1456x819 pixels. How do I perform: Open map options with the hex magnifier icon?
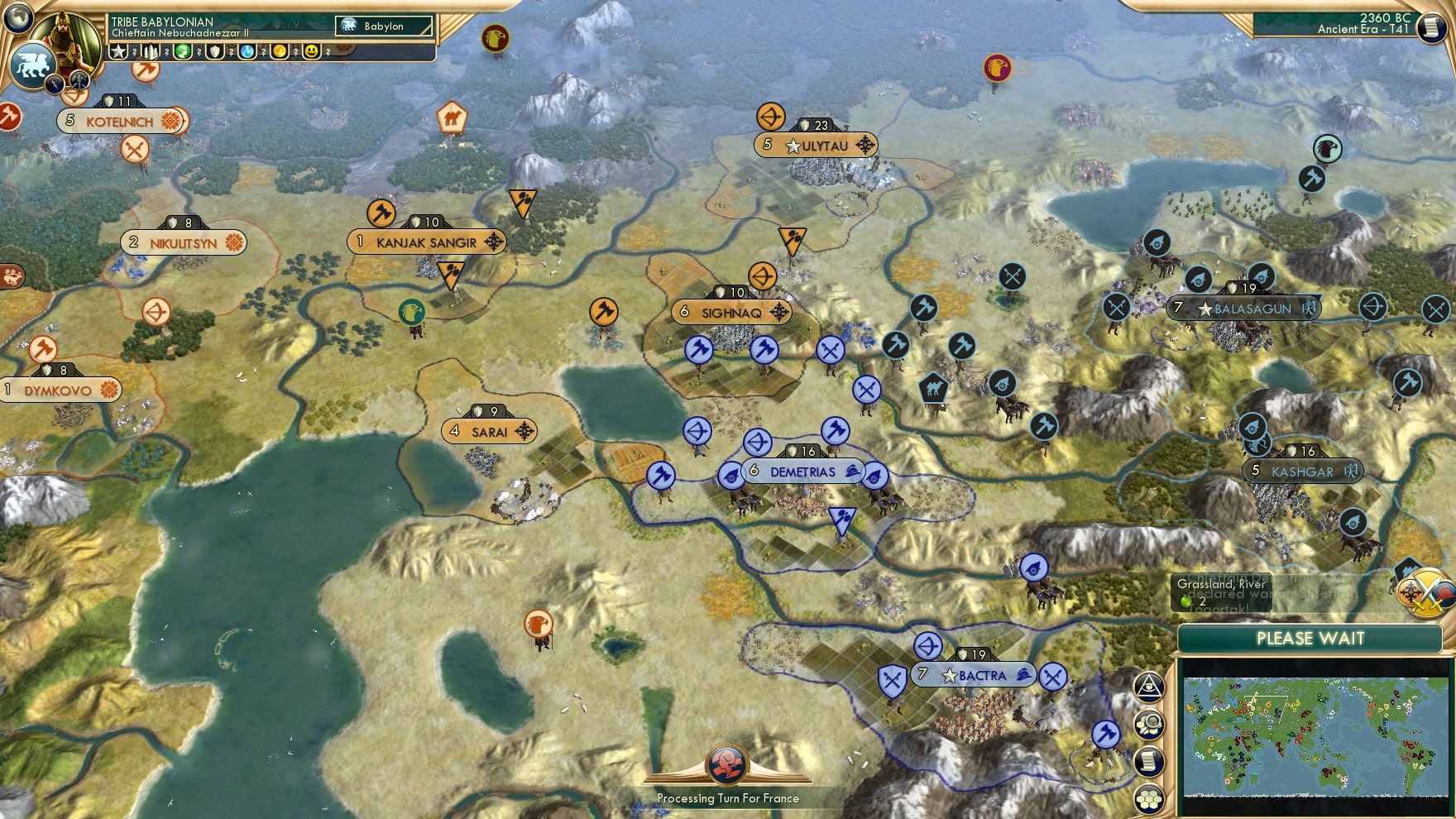click(x=1149, y=722)
